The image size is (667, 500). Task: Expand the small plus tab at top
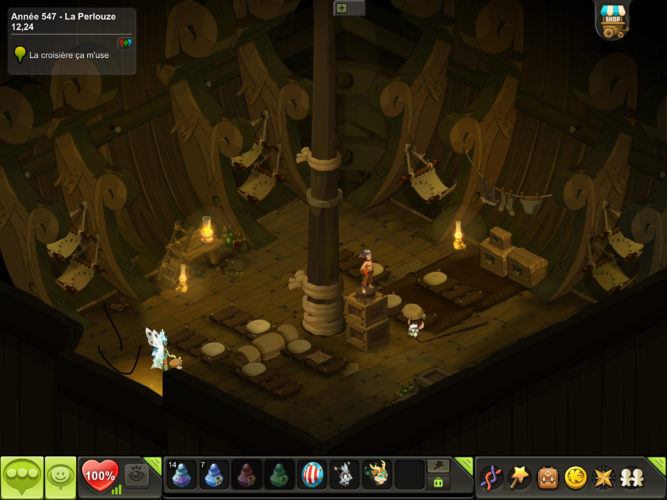pyautogui.click(x=342, y=8)
